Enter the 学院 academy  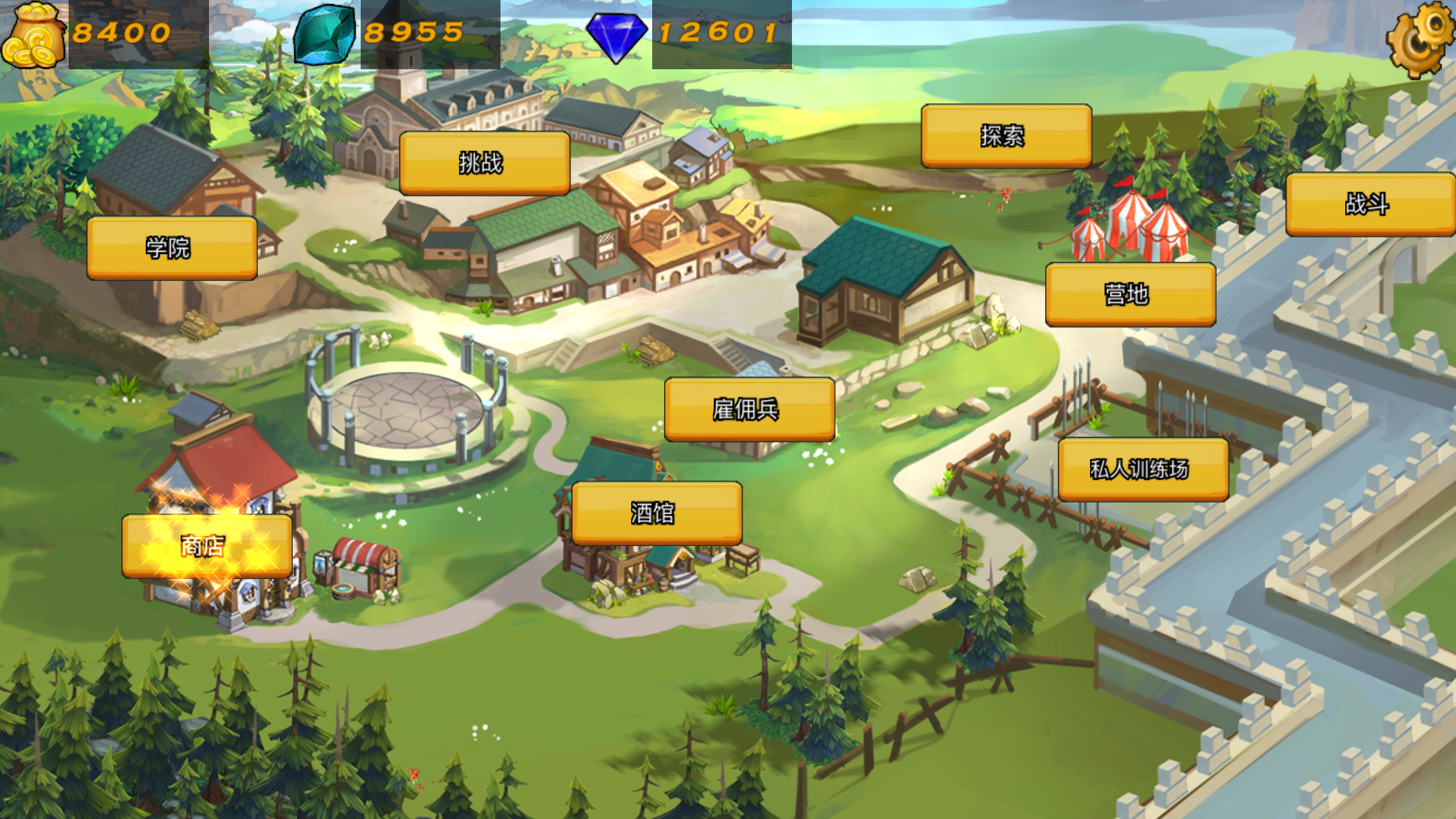tap(172, 248)
